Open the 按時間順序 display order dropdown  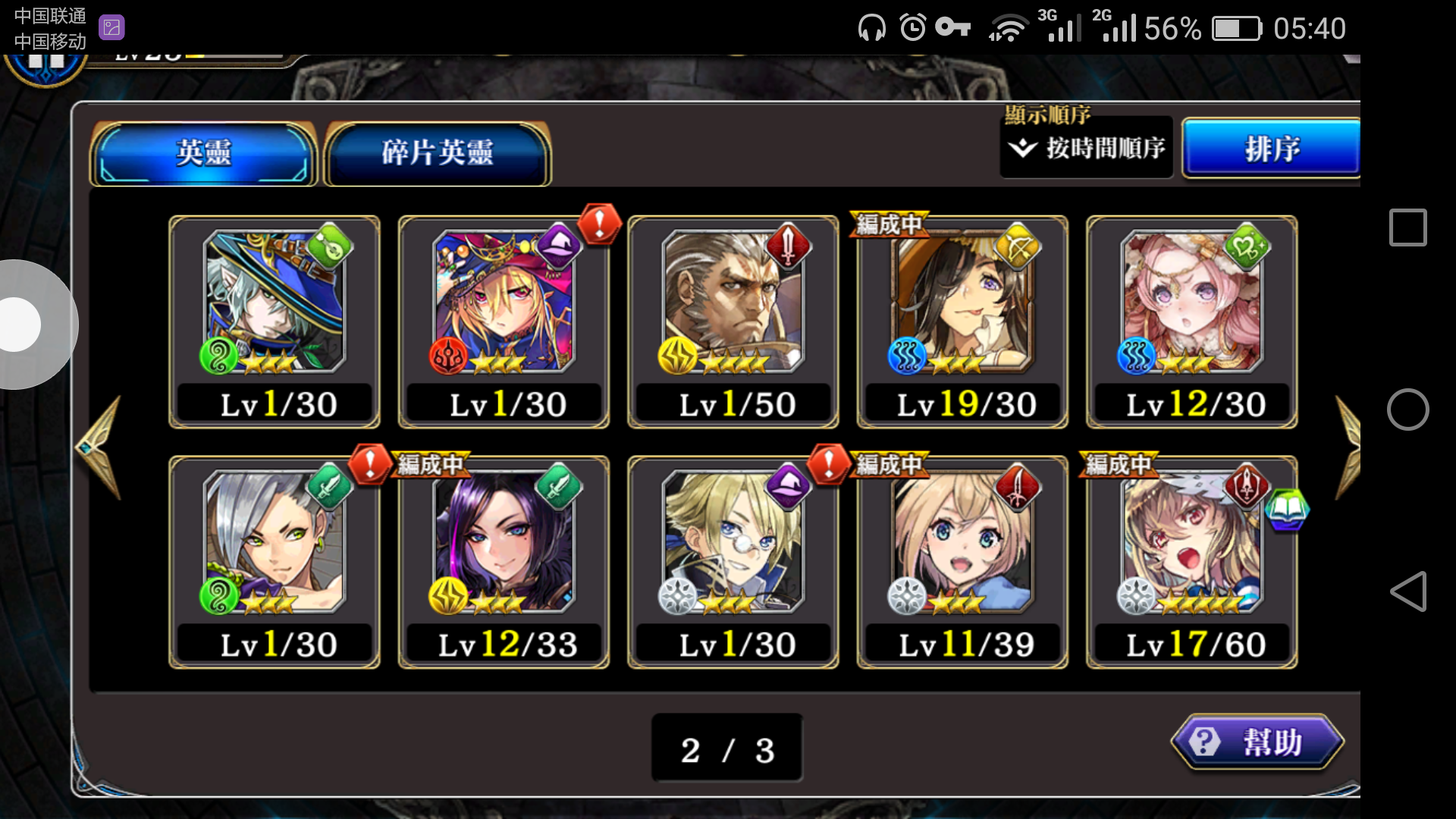click(x=1086, y=149)
